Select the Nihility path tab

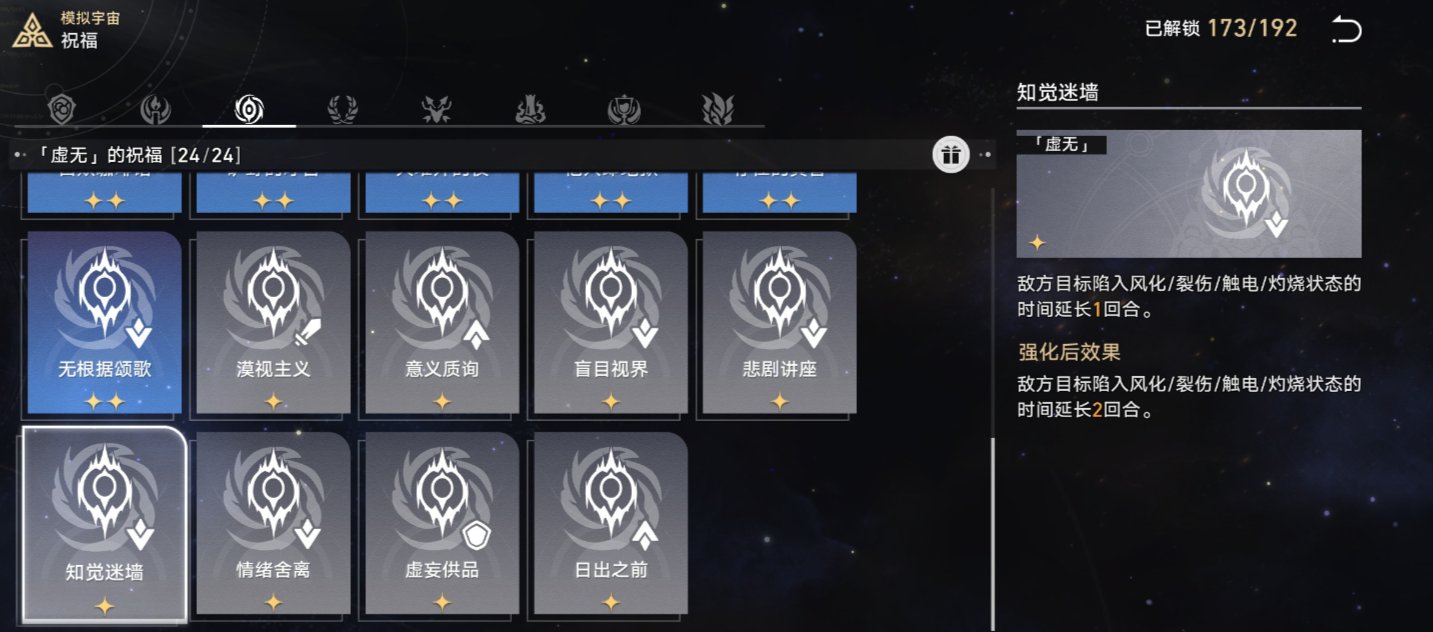[x=249, y=108]
